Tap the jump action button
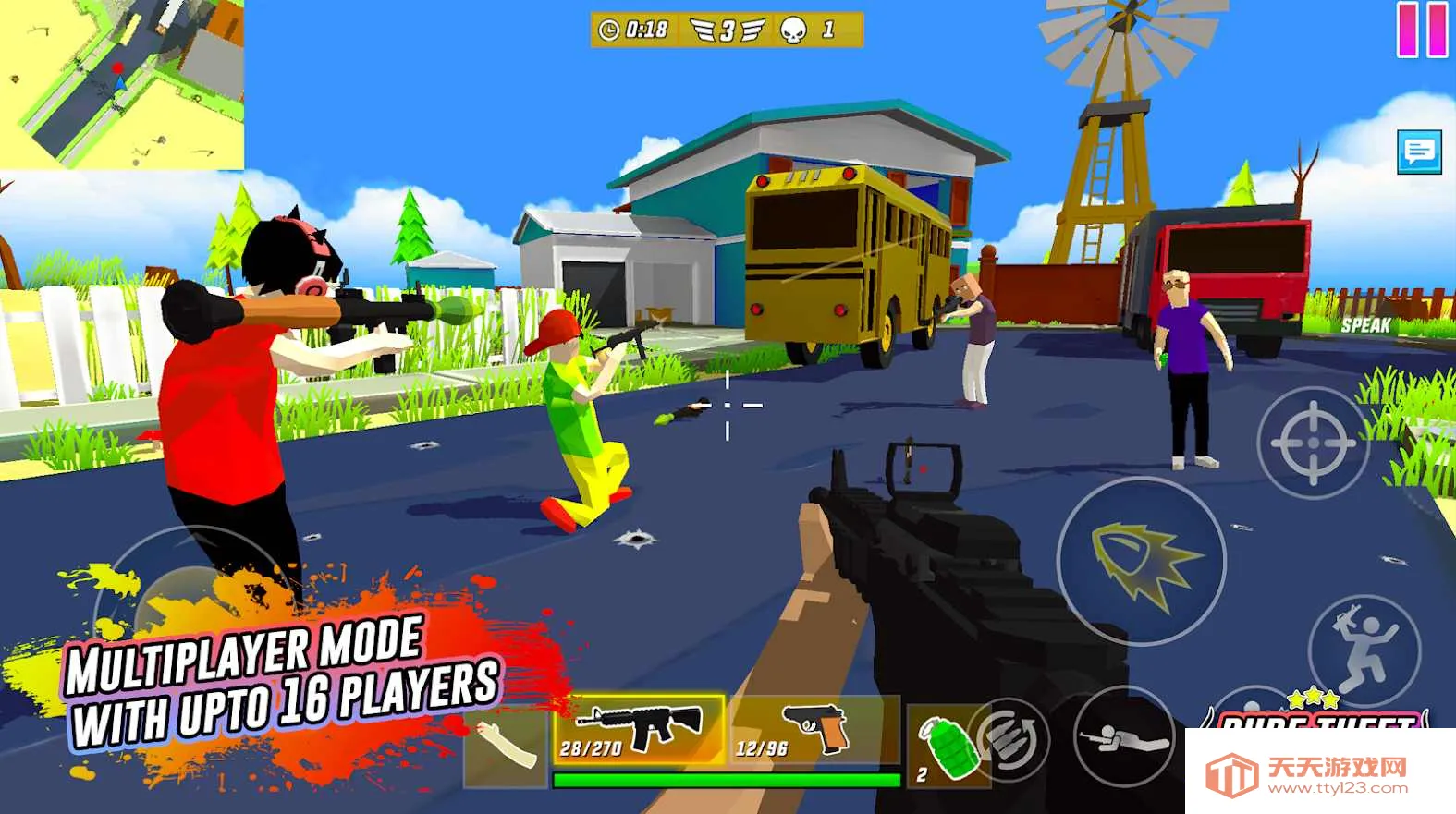1456x814 pixels. coord(1364,647)
